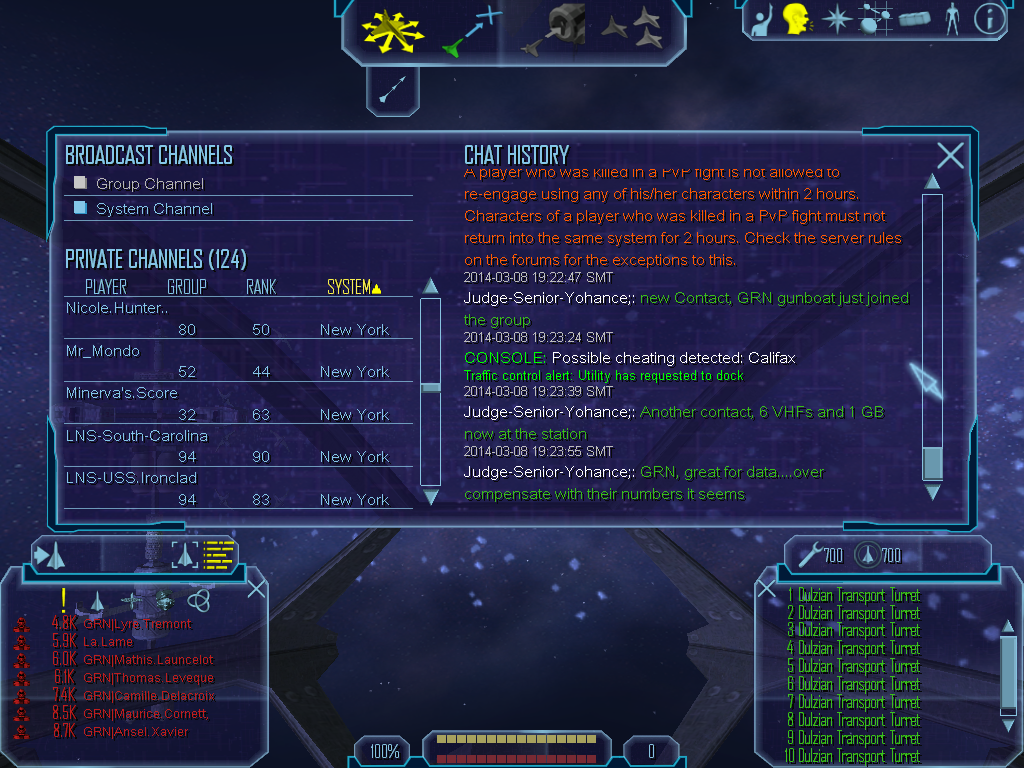The height and width of the screenshot is (768, 1024).
Task: Use the wrench repair kit icon
Action: [811, 554]
